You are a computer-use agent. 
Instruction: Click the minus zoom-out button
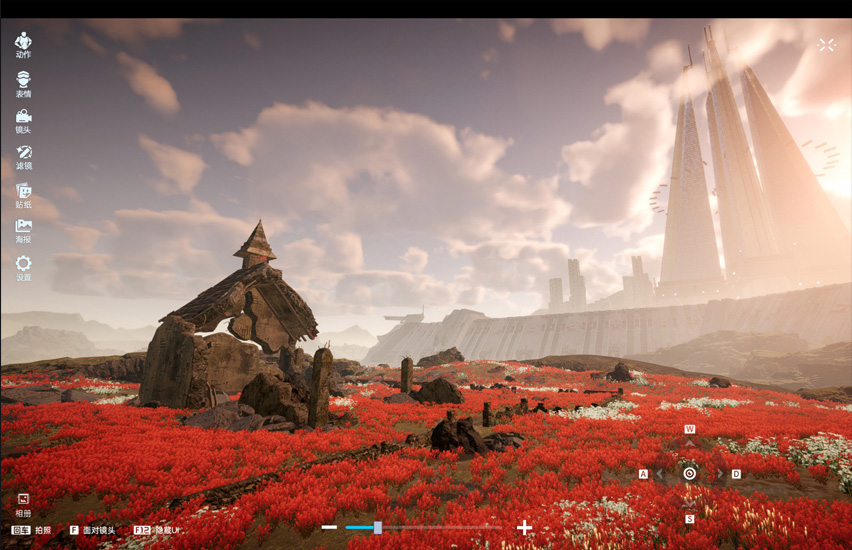(329, 527)
